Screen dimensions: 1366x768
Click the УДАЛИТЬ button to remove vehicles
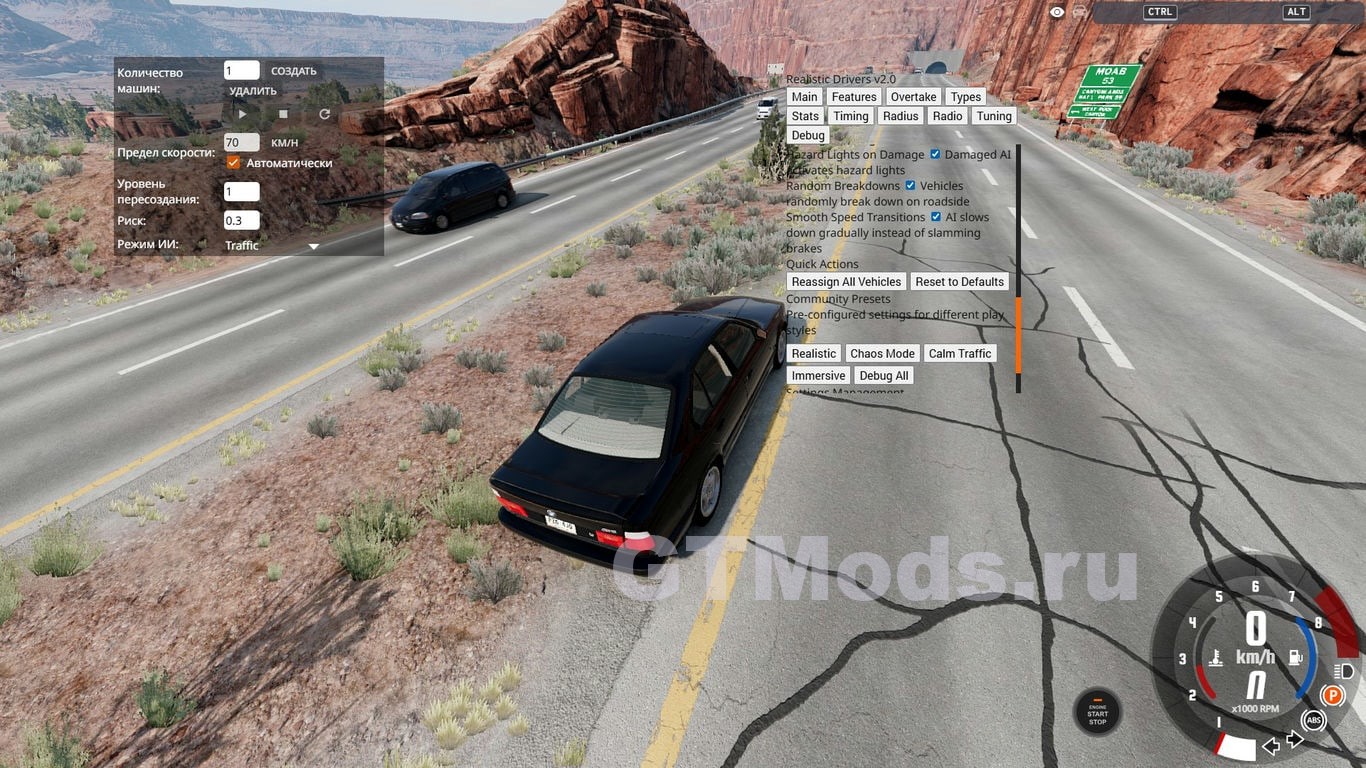click(x=252, y=91)
